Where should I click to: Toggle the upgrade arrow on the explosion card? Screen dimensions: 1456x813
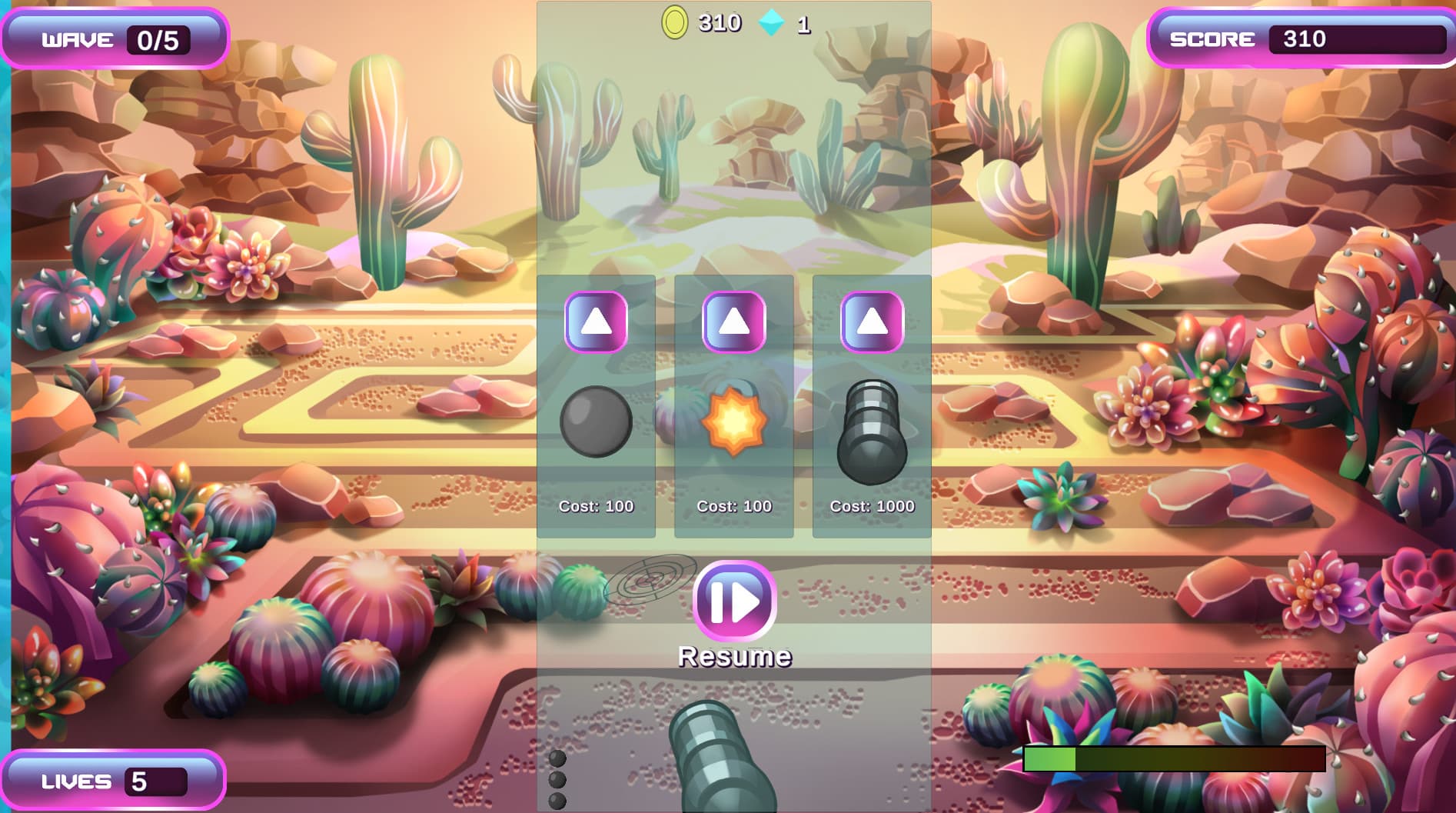tap(733, 321)
